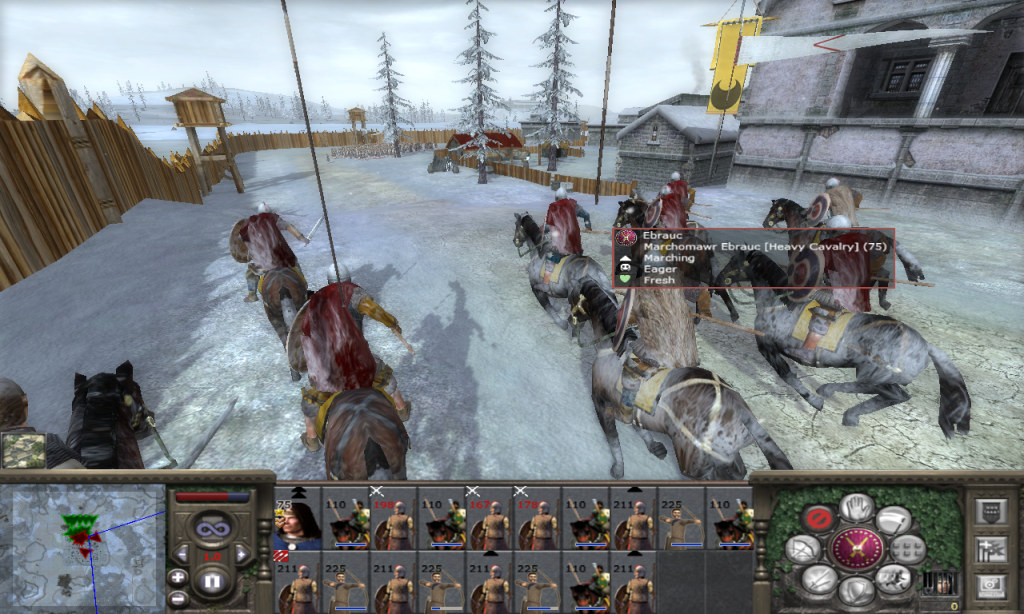Open the group formations button
Screen dimensions: 1024x614
[x=908, y=548]
